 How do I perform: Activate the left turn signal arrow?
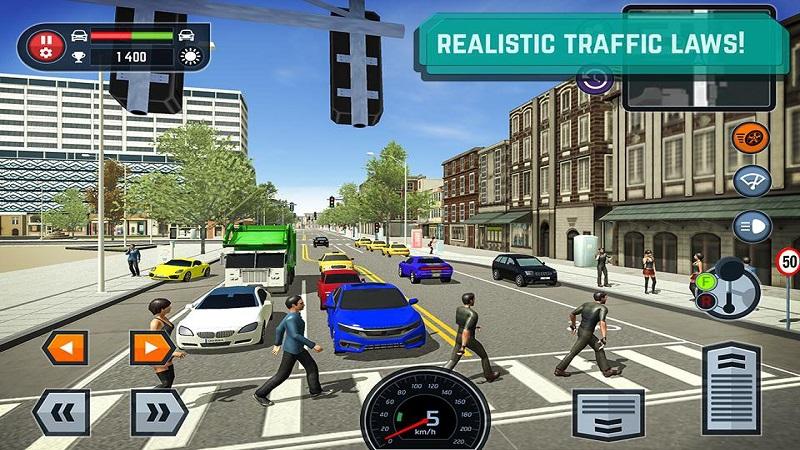[64, 348]
